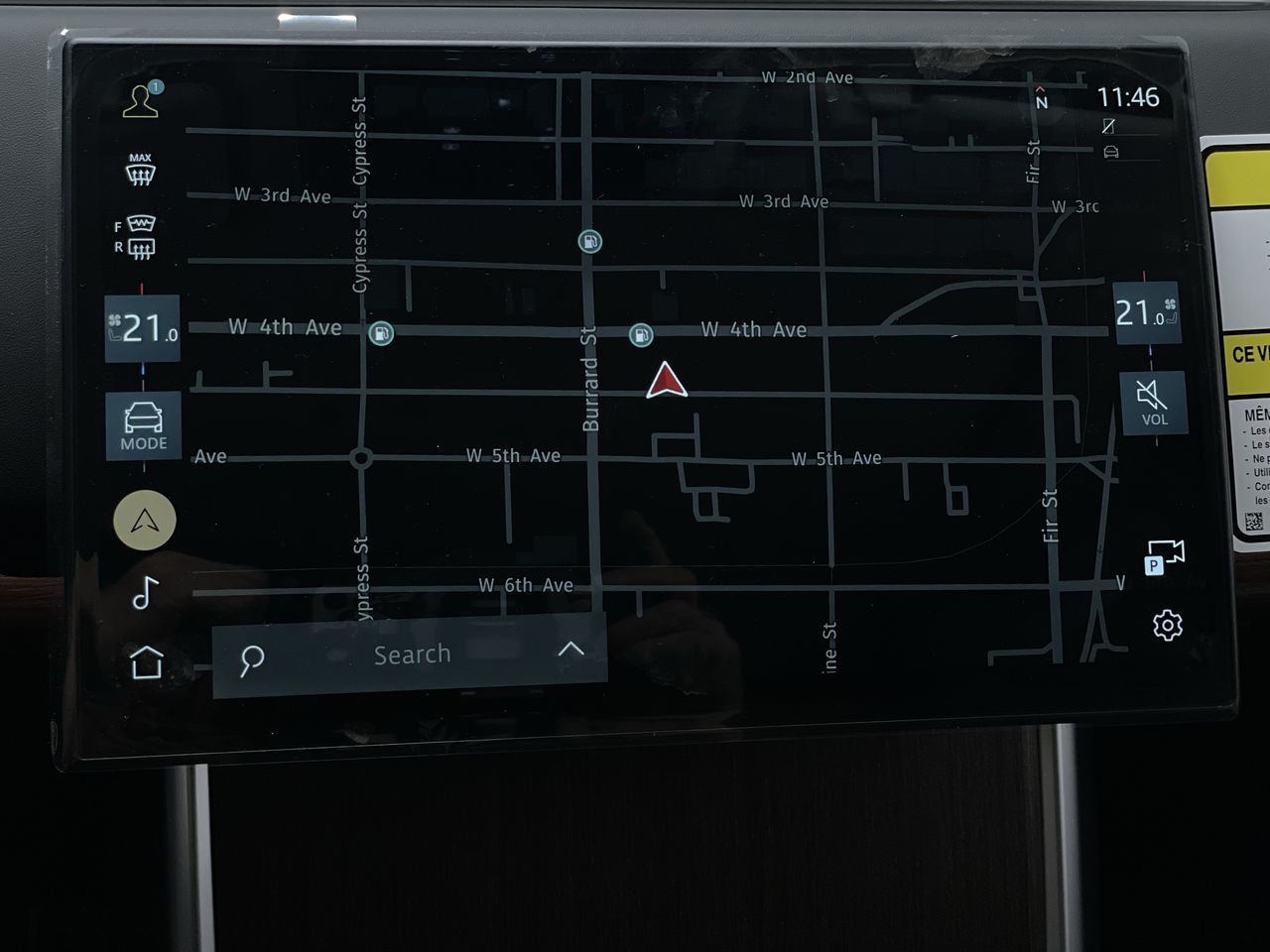Toggle front and rear defrost icon
1270x952 pixels.
point(136,237)
